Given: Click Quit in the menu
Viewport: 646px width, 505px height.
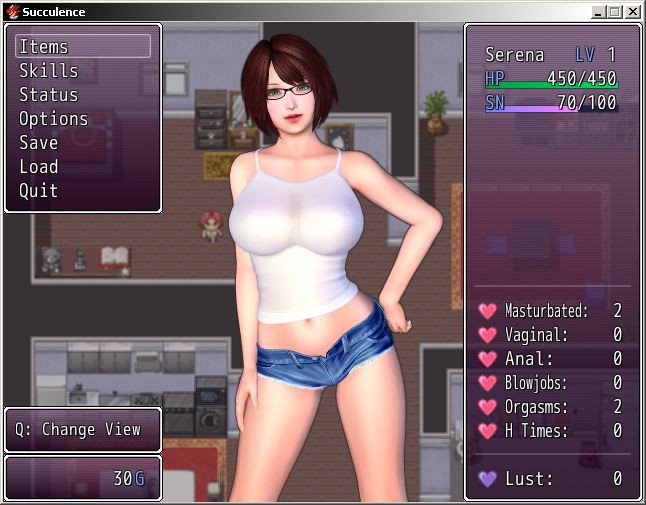Looking at the screenshot, I should 39,191.
